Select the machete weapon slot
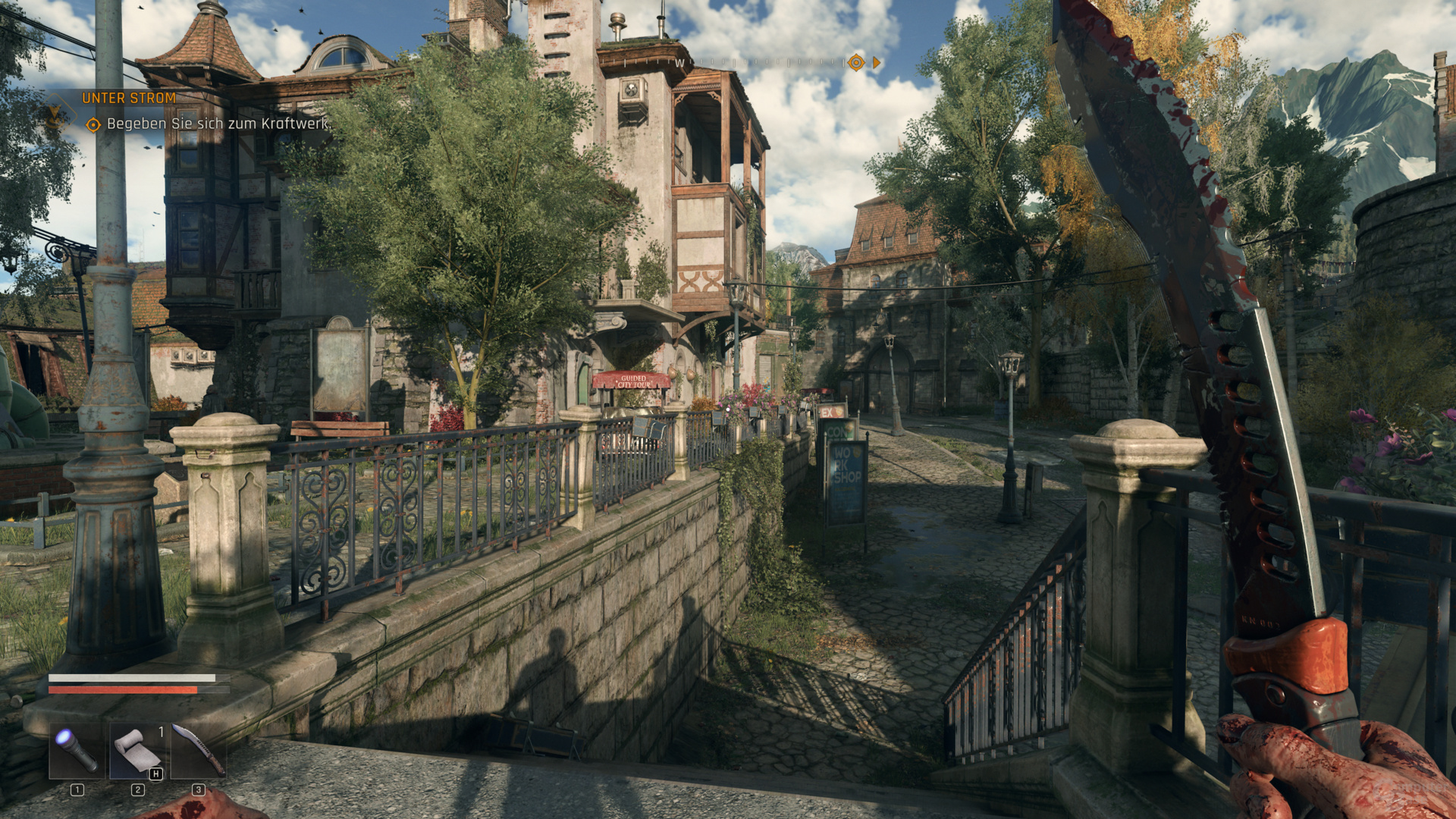1456x819 pixels. tap(198, 750)
